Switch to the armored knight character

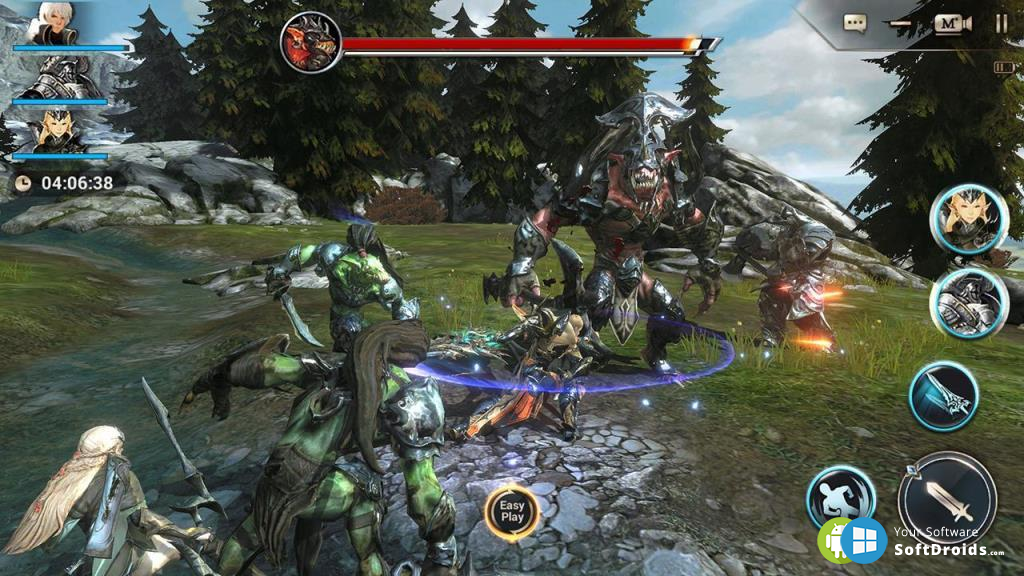pos(967,304)
